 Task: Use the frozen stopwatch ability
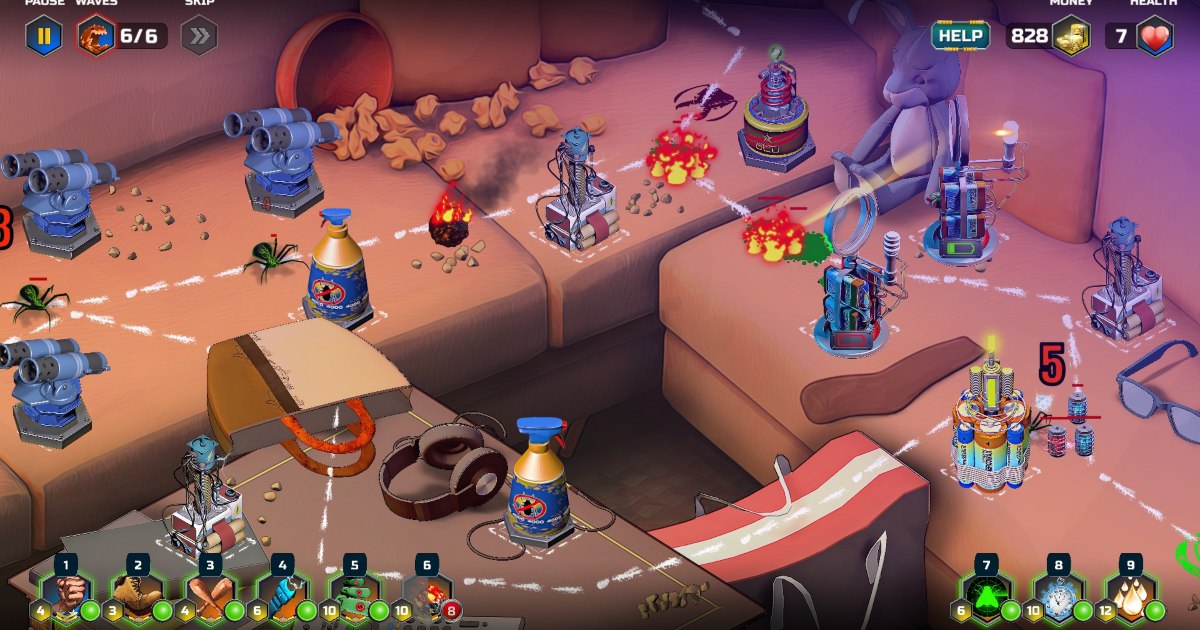point(1058,598)
